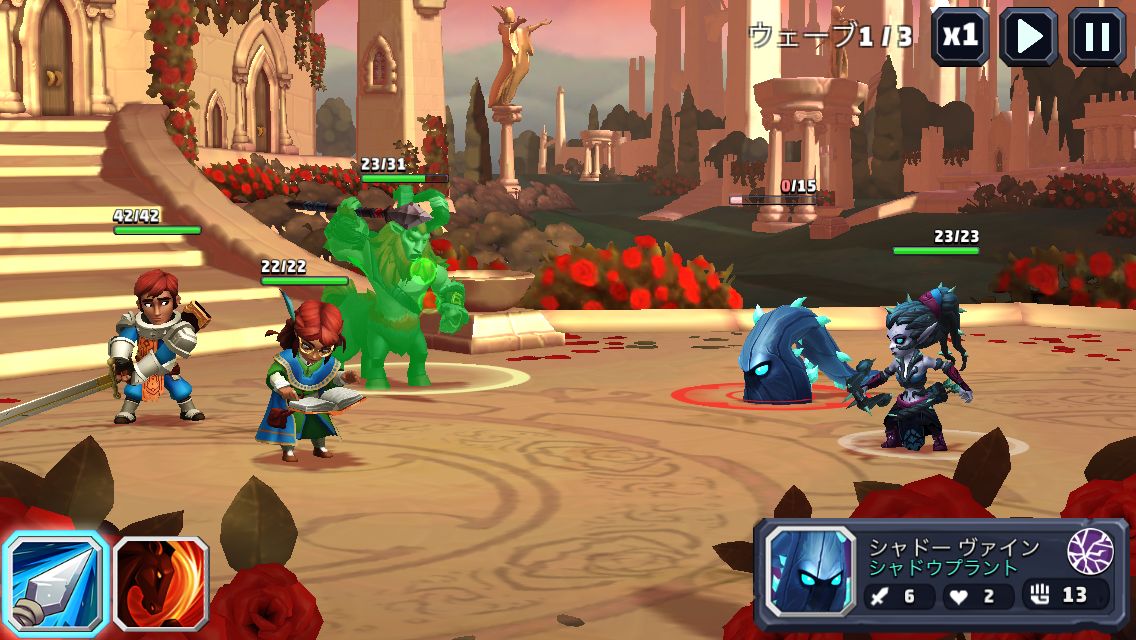Select the Shadow Vine enemy portrait
Viewport: 1136px width, 640px height.
(810, 571)
